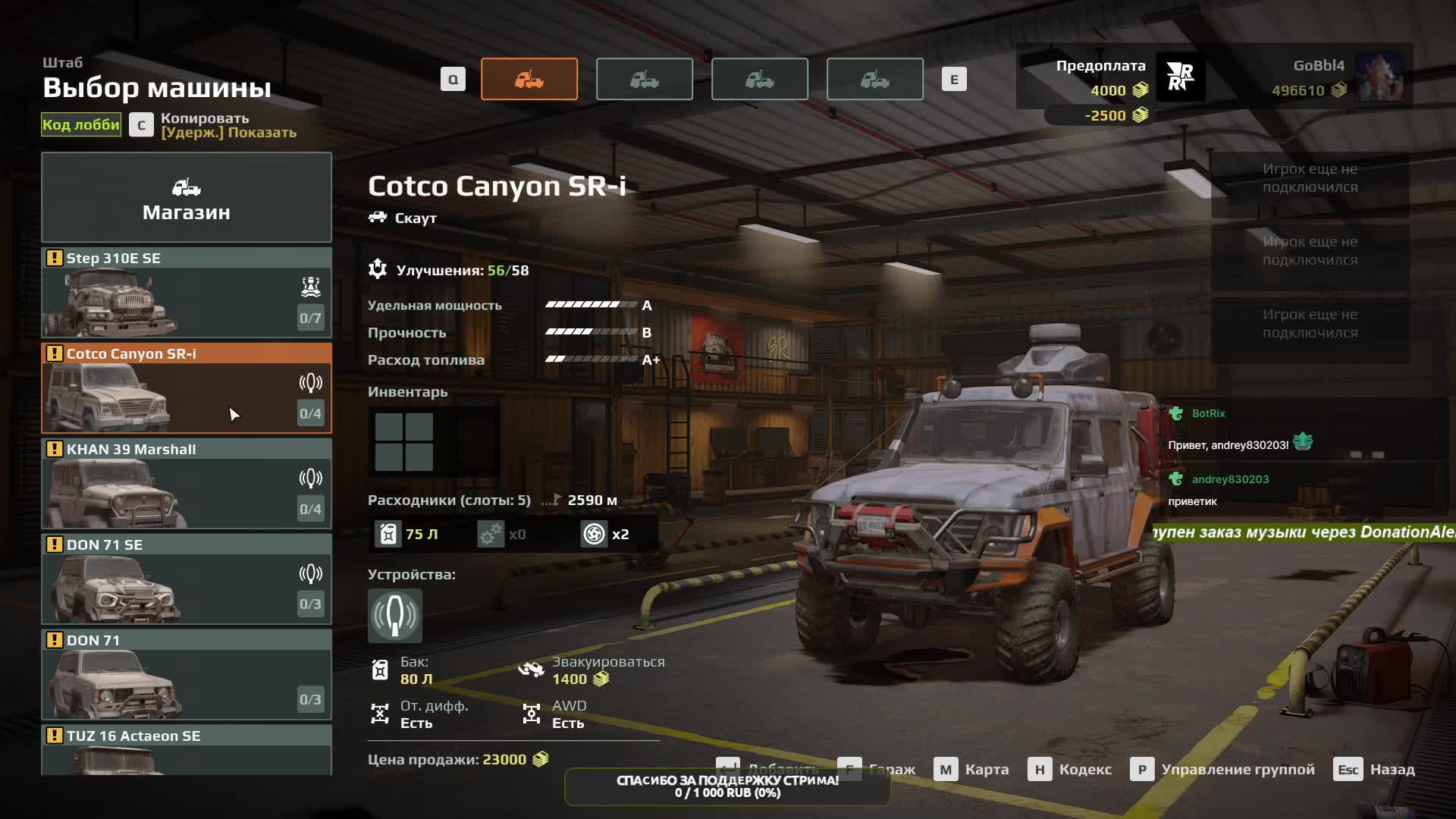Screen dimensions: 1456x819
Task: Open Управление группой party management
Action: pyautogui.click(x=1223, y=770)
